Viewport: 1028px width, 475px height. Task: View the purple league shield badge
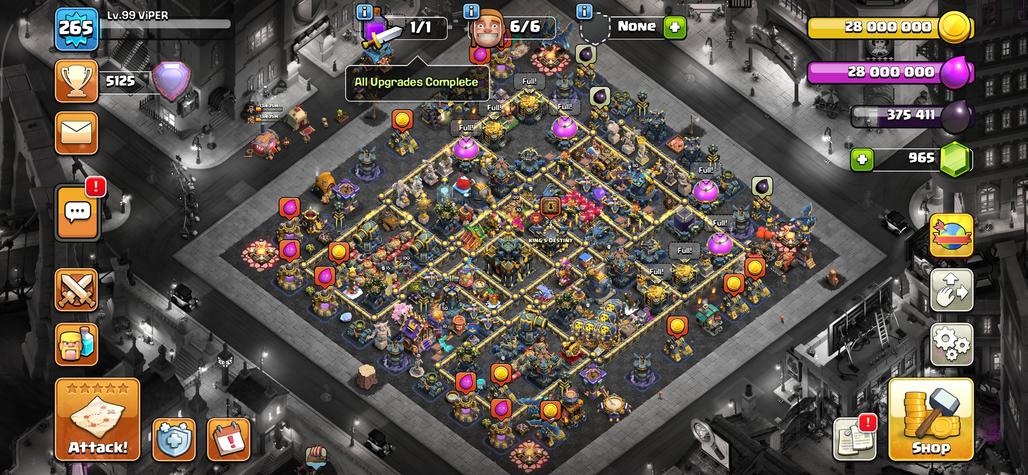[x=164, y=82]
